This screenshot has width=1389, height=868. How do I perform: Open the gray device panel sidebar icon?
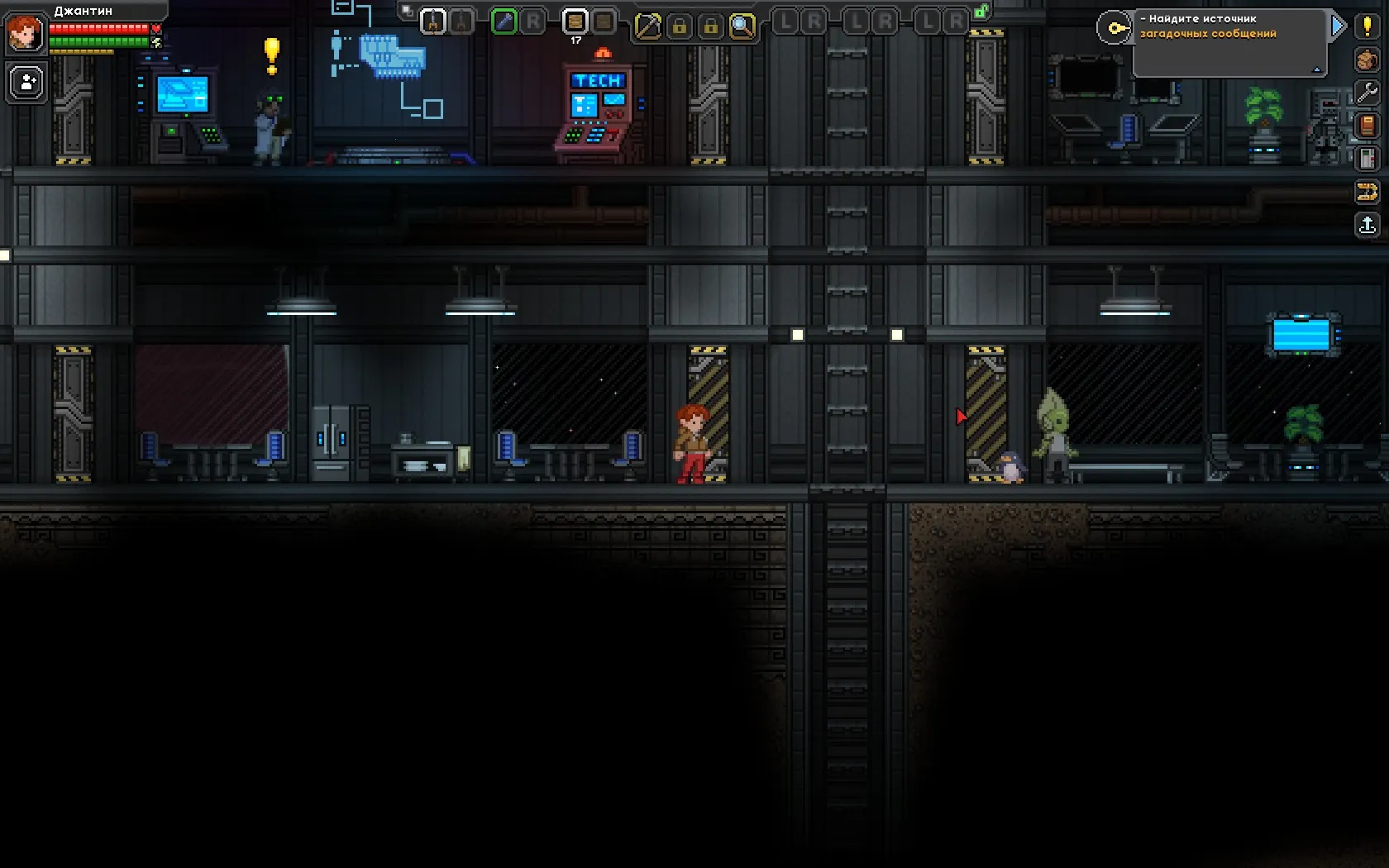tap(1368, 159)
